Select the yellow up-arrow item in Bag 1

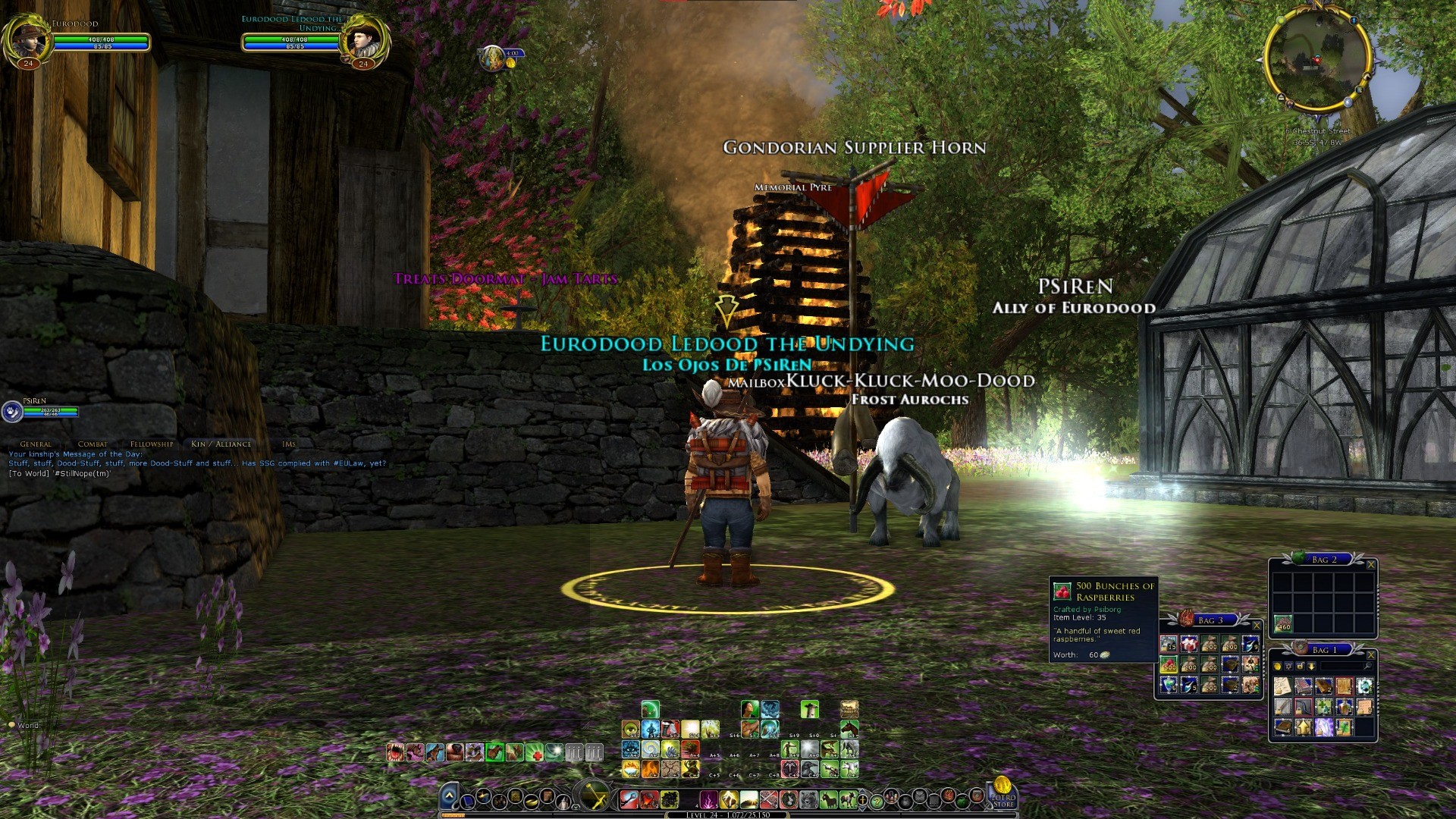(x=1304, y=728)
